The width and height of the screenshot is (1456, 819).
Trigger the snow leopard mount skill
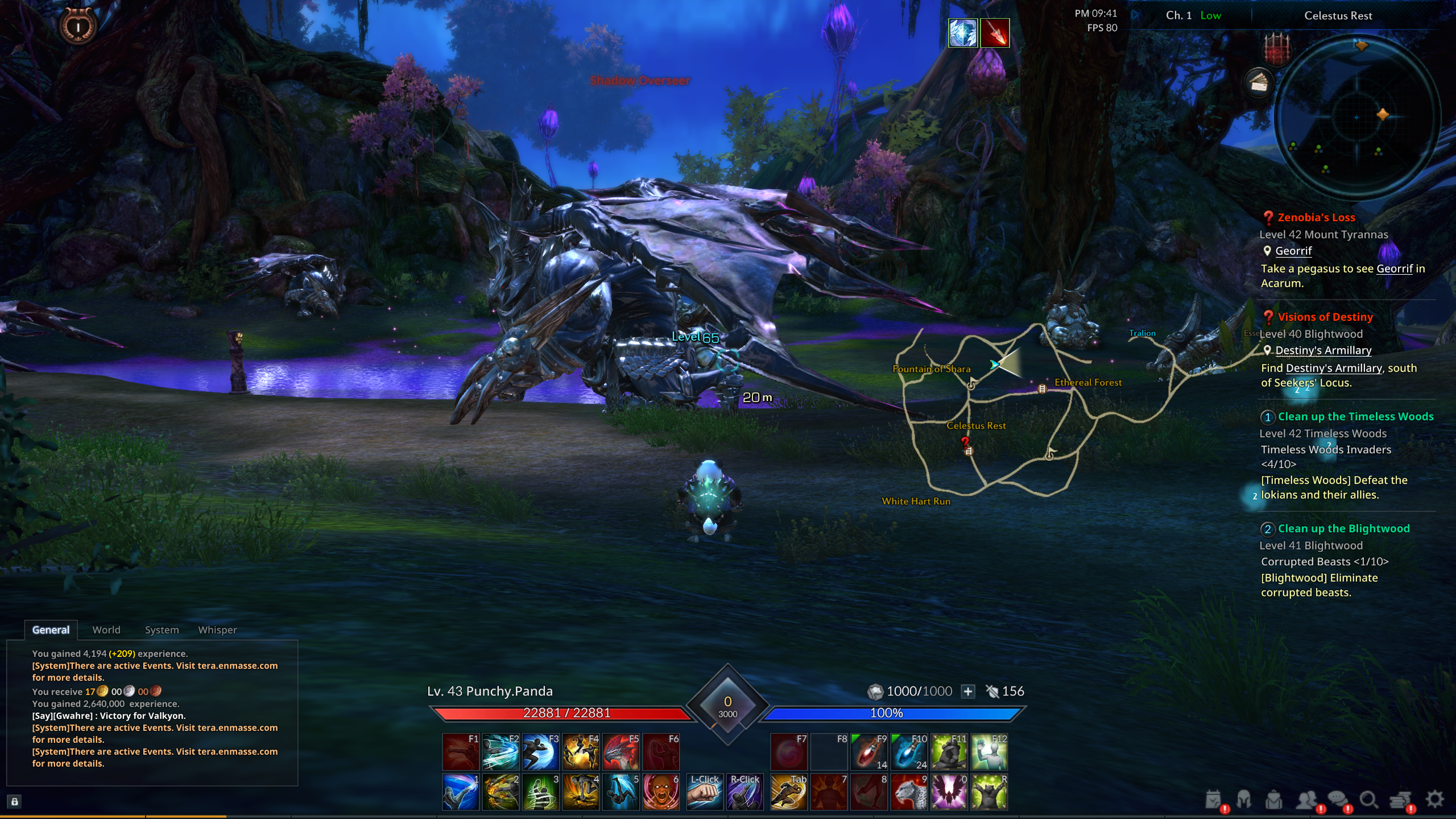(908, 792)
